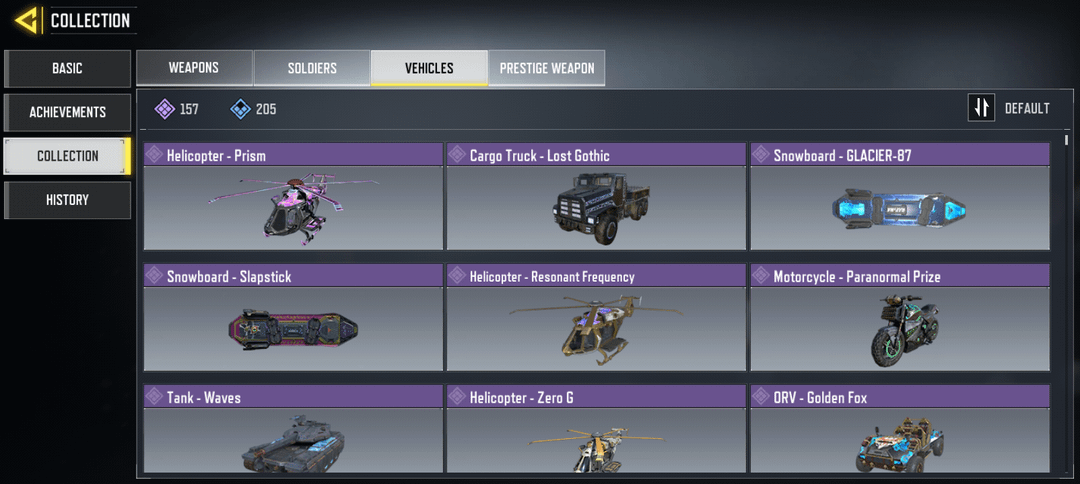Select the Snowboard - Slapstick card
The width and height of the screenshot is (1080, 484).
293,318
